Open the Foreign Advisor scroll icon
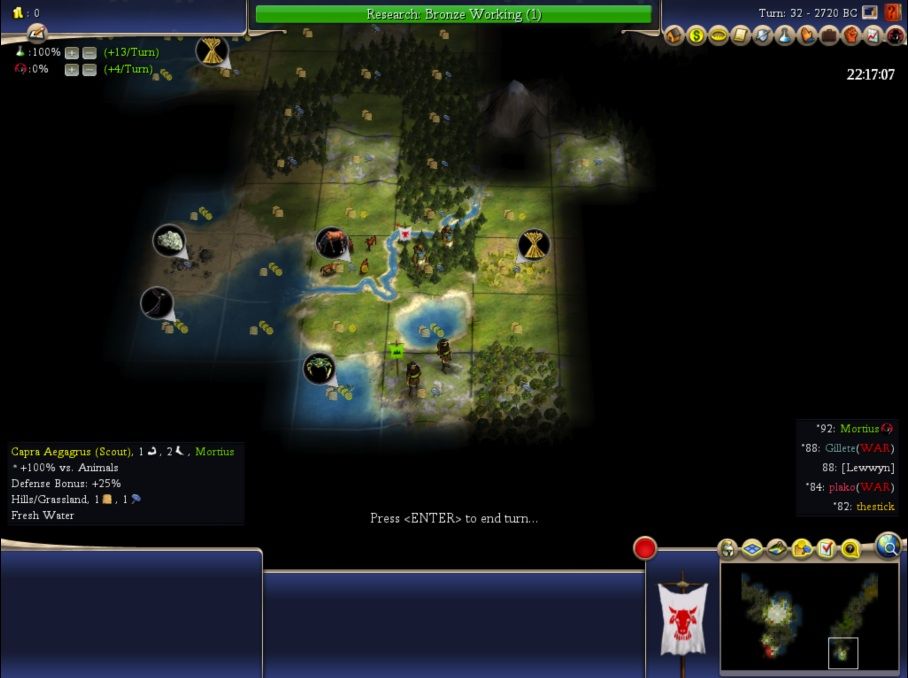 pos(740,36)
